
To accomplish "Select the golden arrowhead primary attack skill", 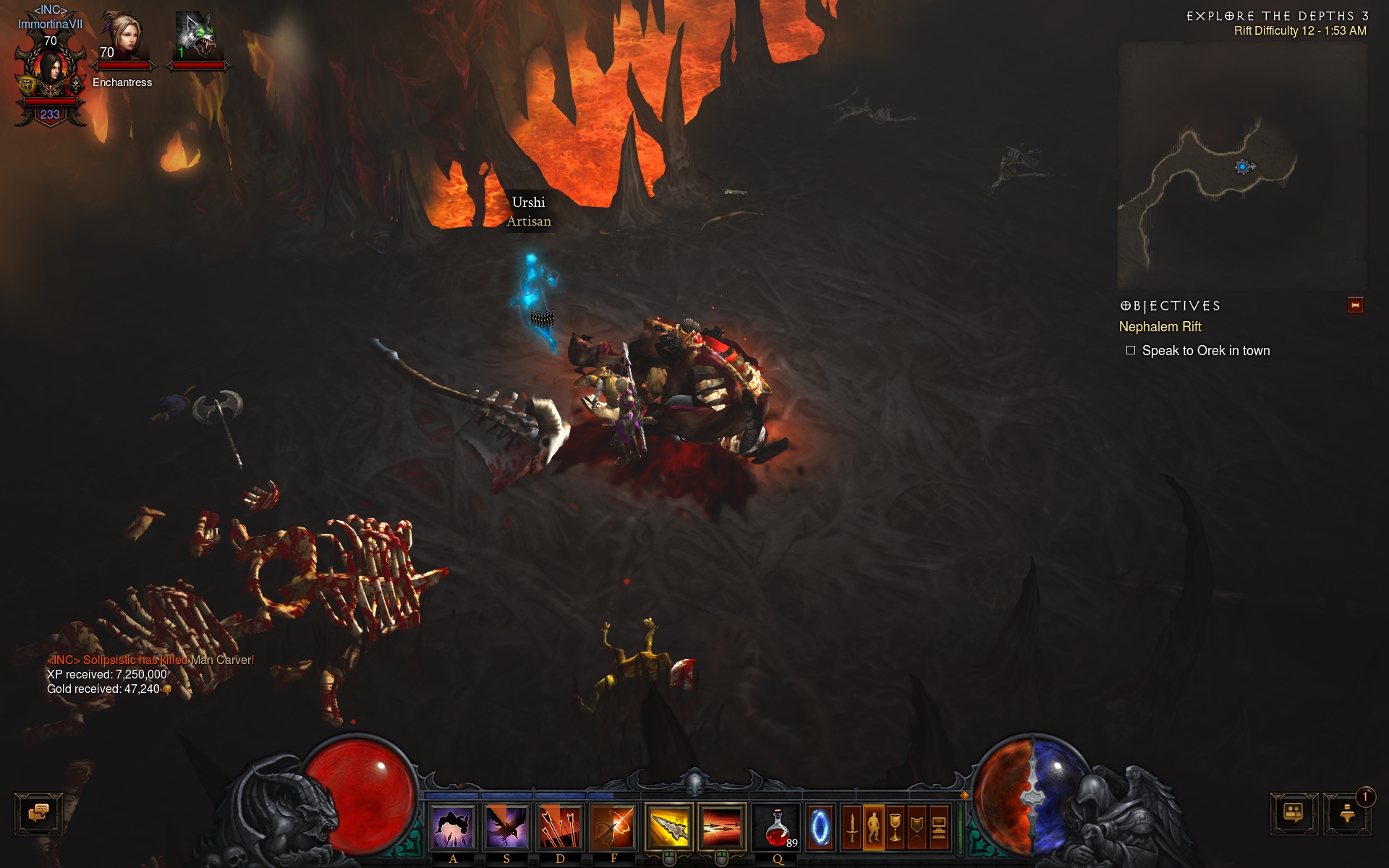I will point(668,827).
